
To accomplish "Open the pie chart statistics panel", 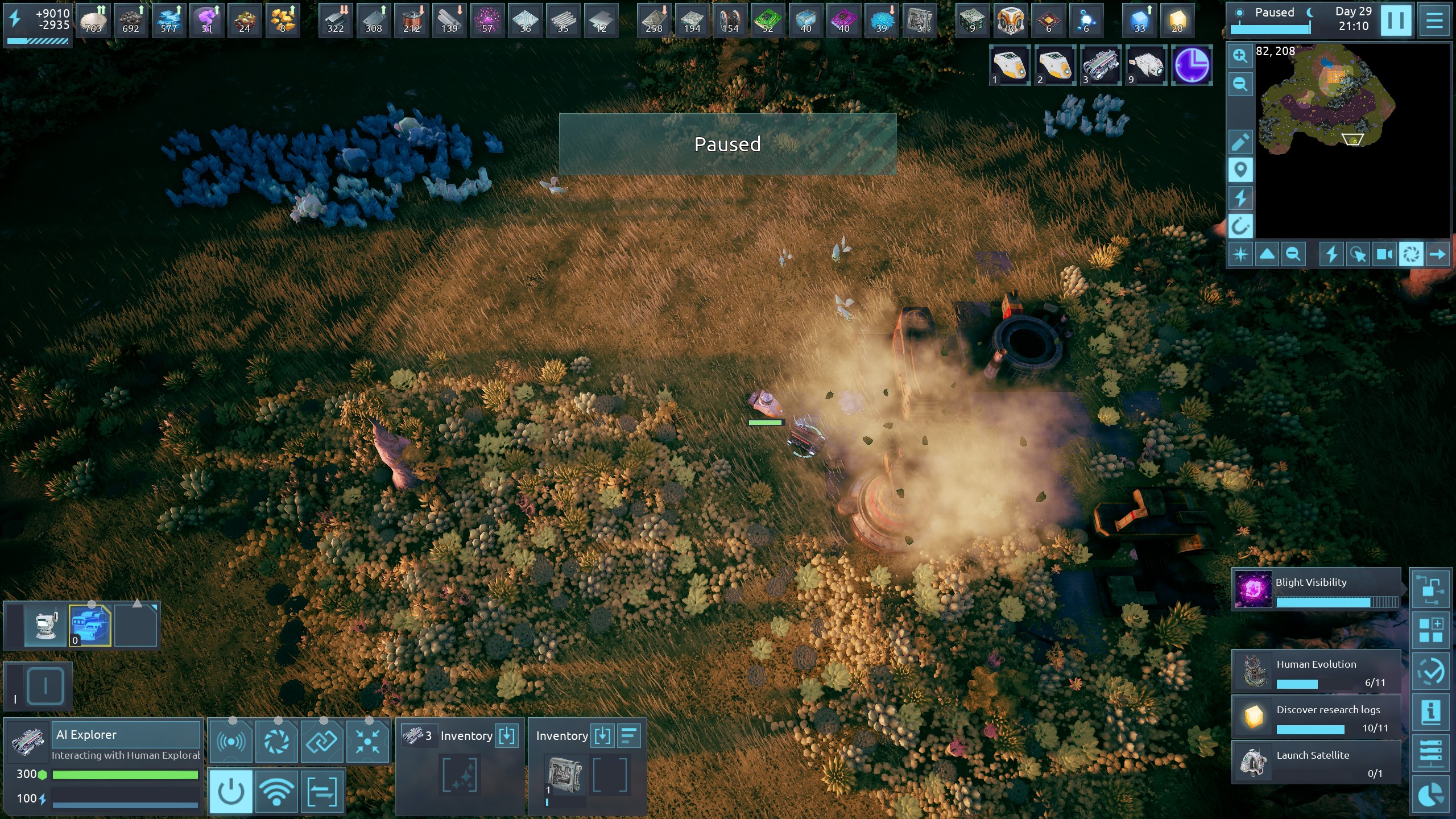I will click(x=1430, y=795).
